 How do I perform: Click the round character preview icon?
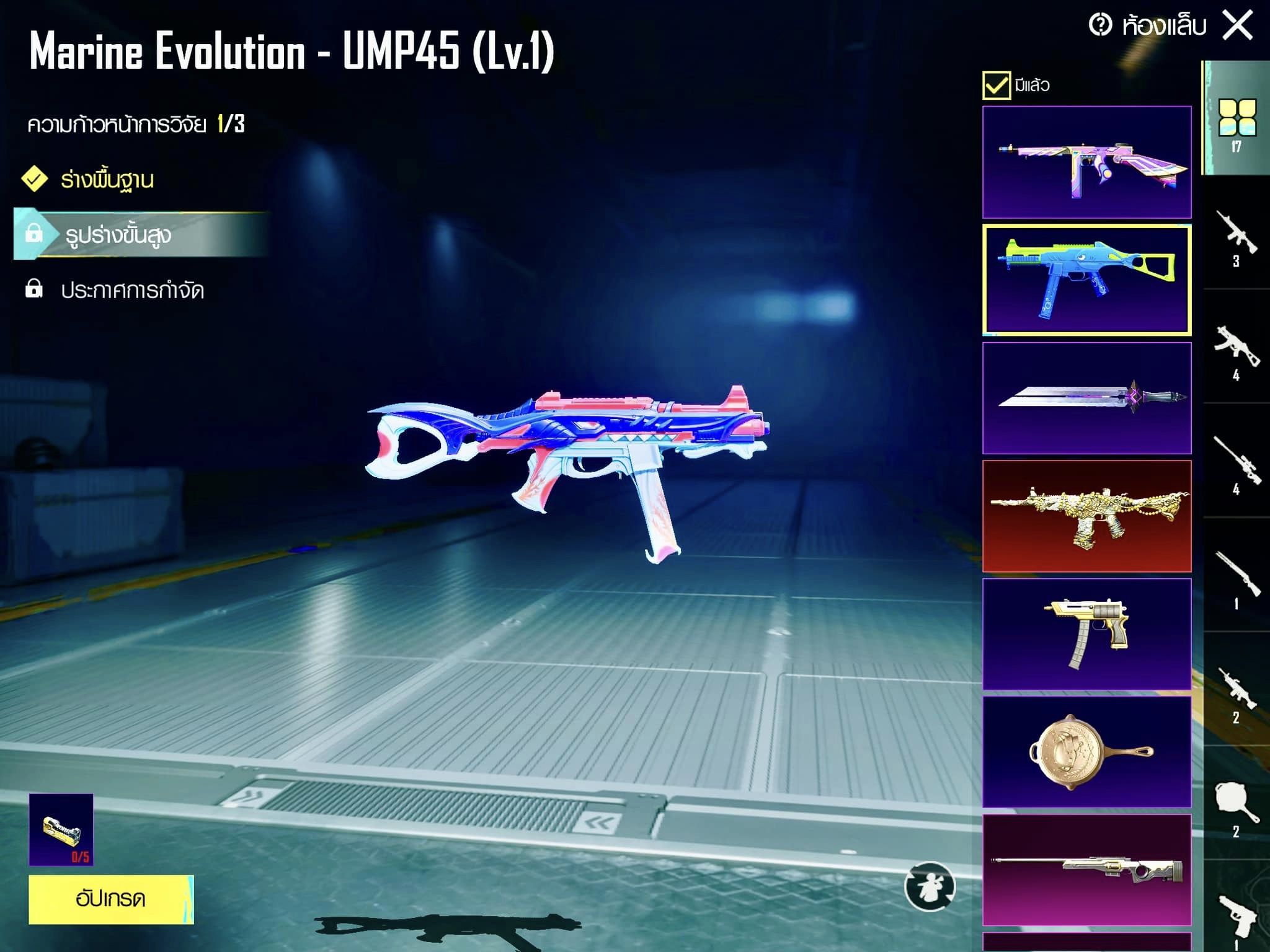coord(930,887)
